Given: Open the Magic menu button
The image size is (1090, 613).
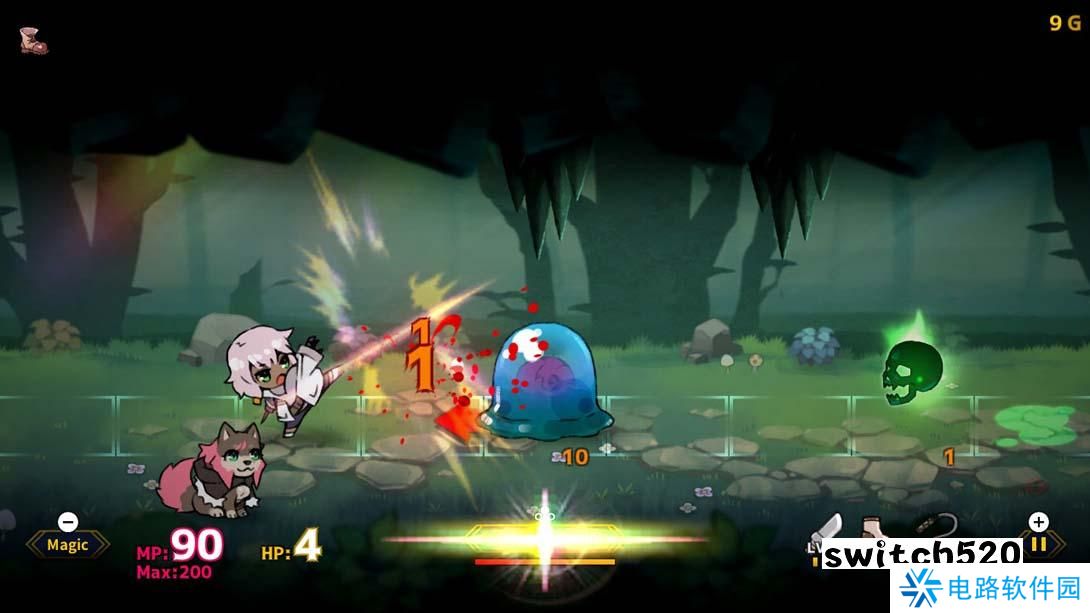Looking at the screenshot, I should 67,545.
